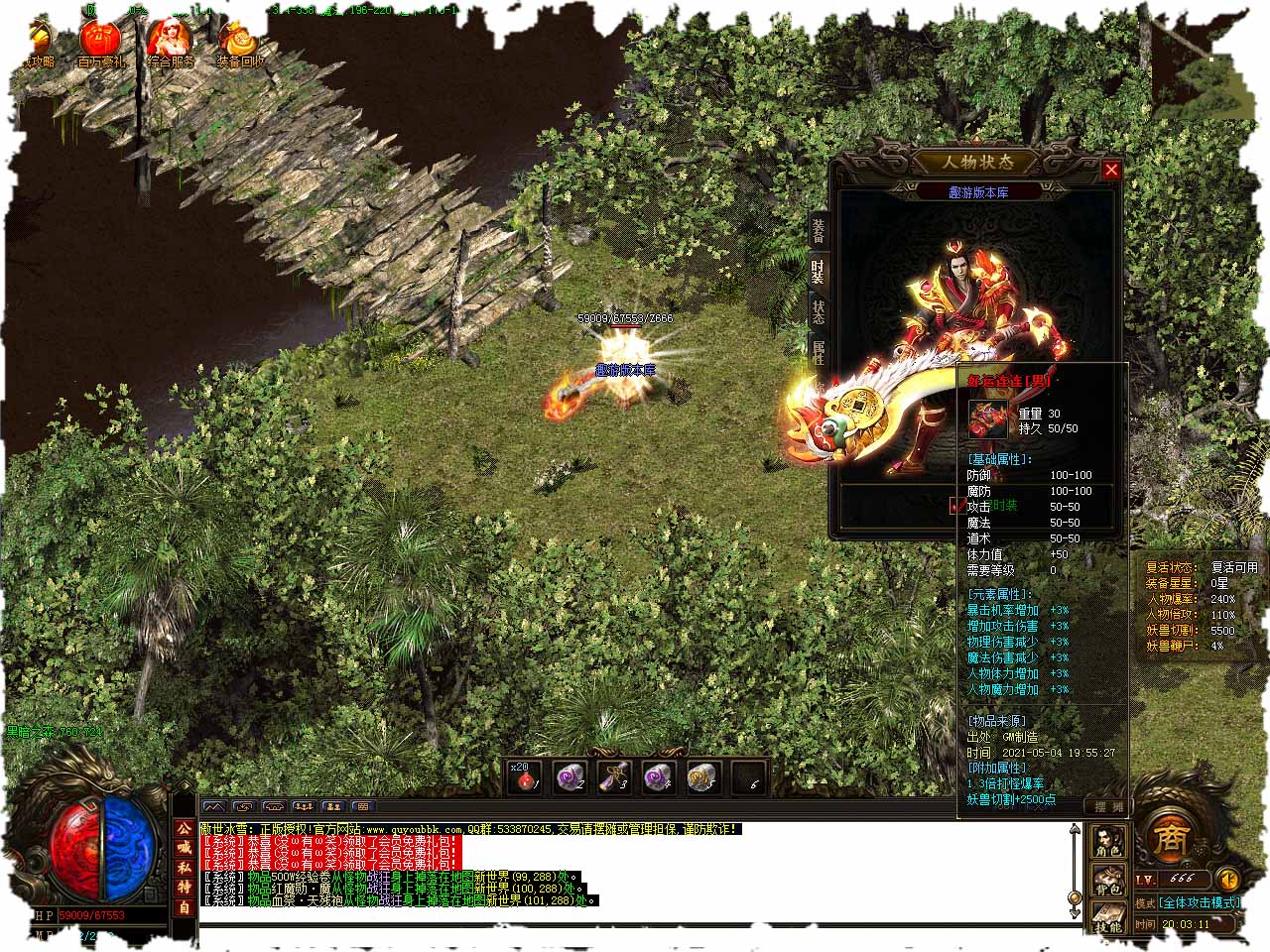Open the 角色 character sheet button
Screen dimensions: 1270x952
tap(1107, 843)
